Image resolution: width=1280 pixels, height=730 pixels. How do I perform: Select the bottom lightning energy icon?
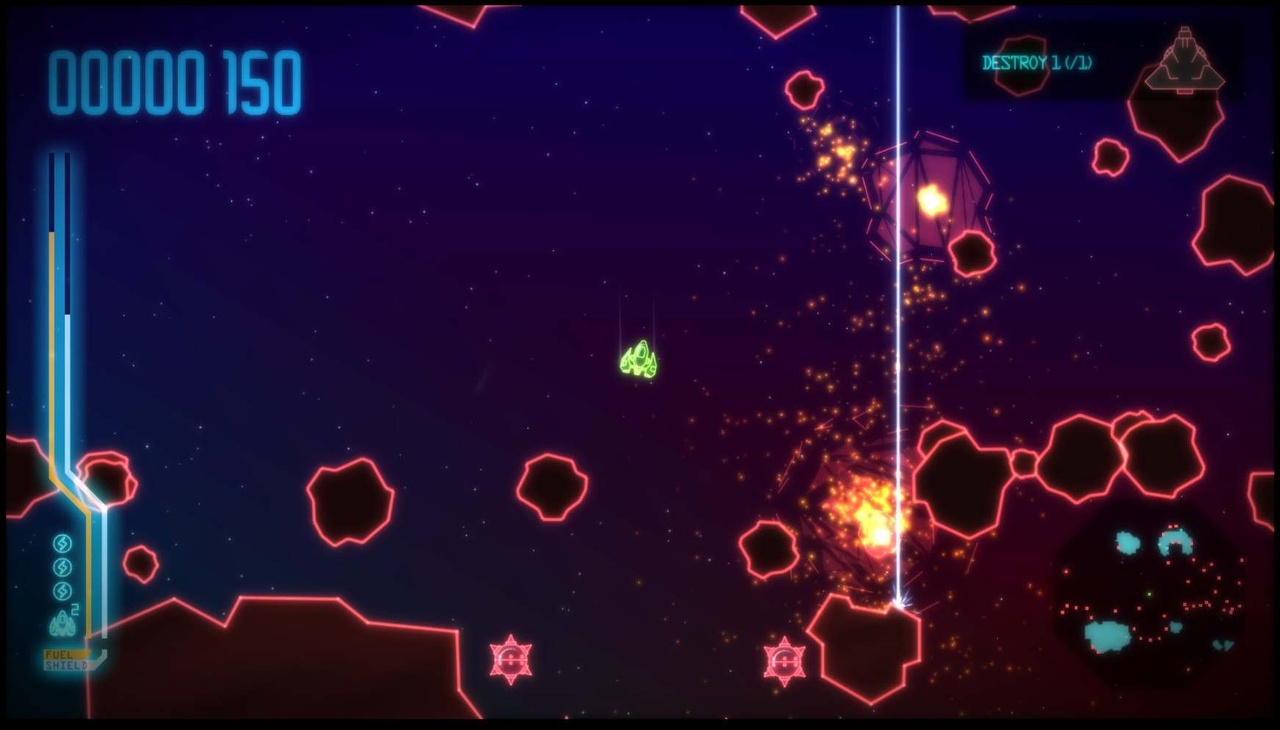[x=61, y=589]
